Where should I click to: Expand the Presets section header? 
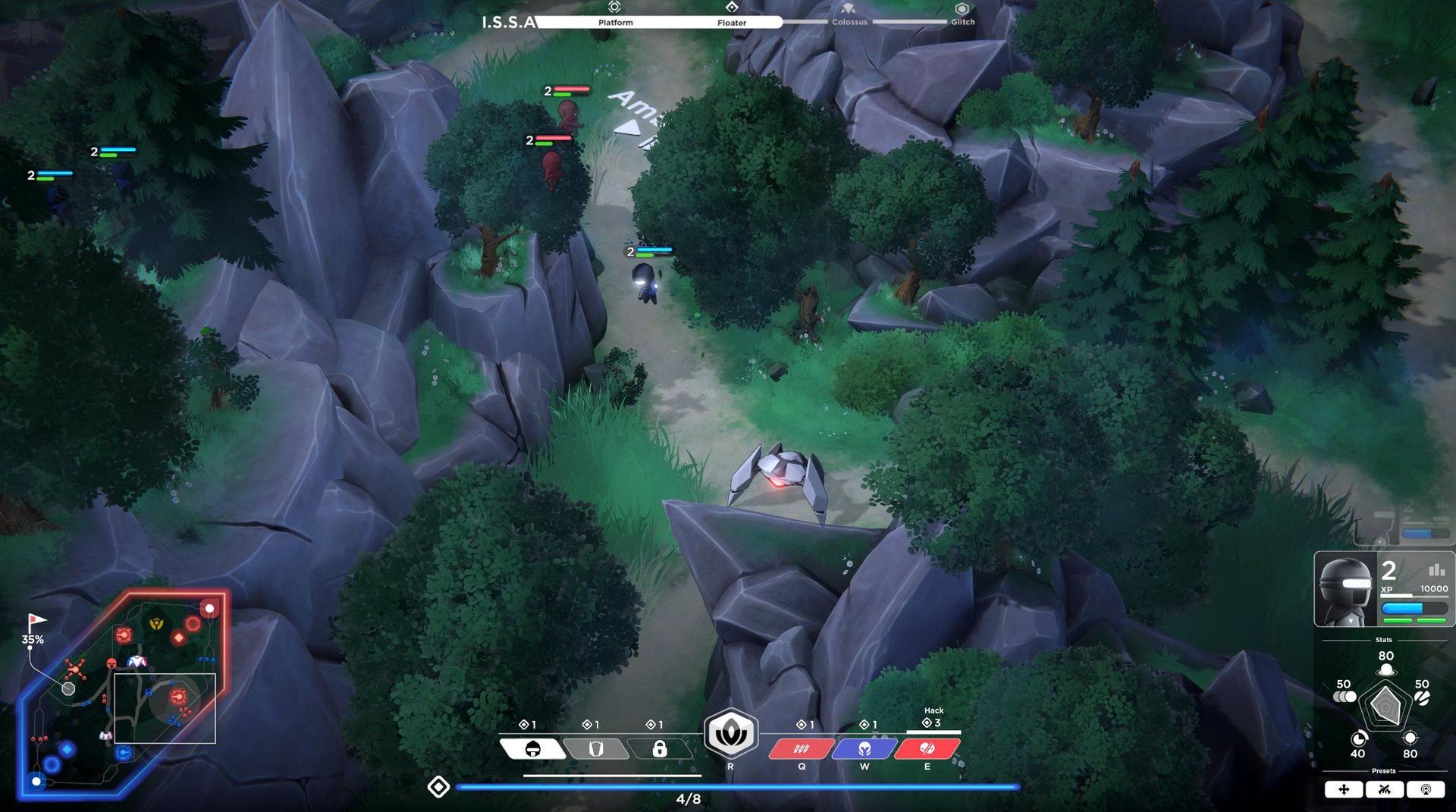[x=1385, y=770]
